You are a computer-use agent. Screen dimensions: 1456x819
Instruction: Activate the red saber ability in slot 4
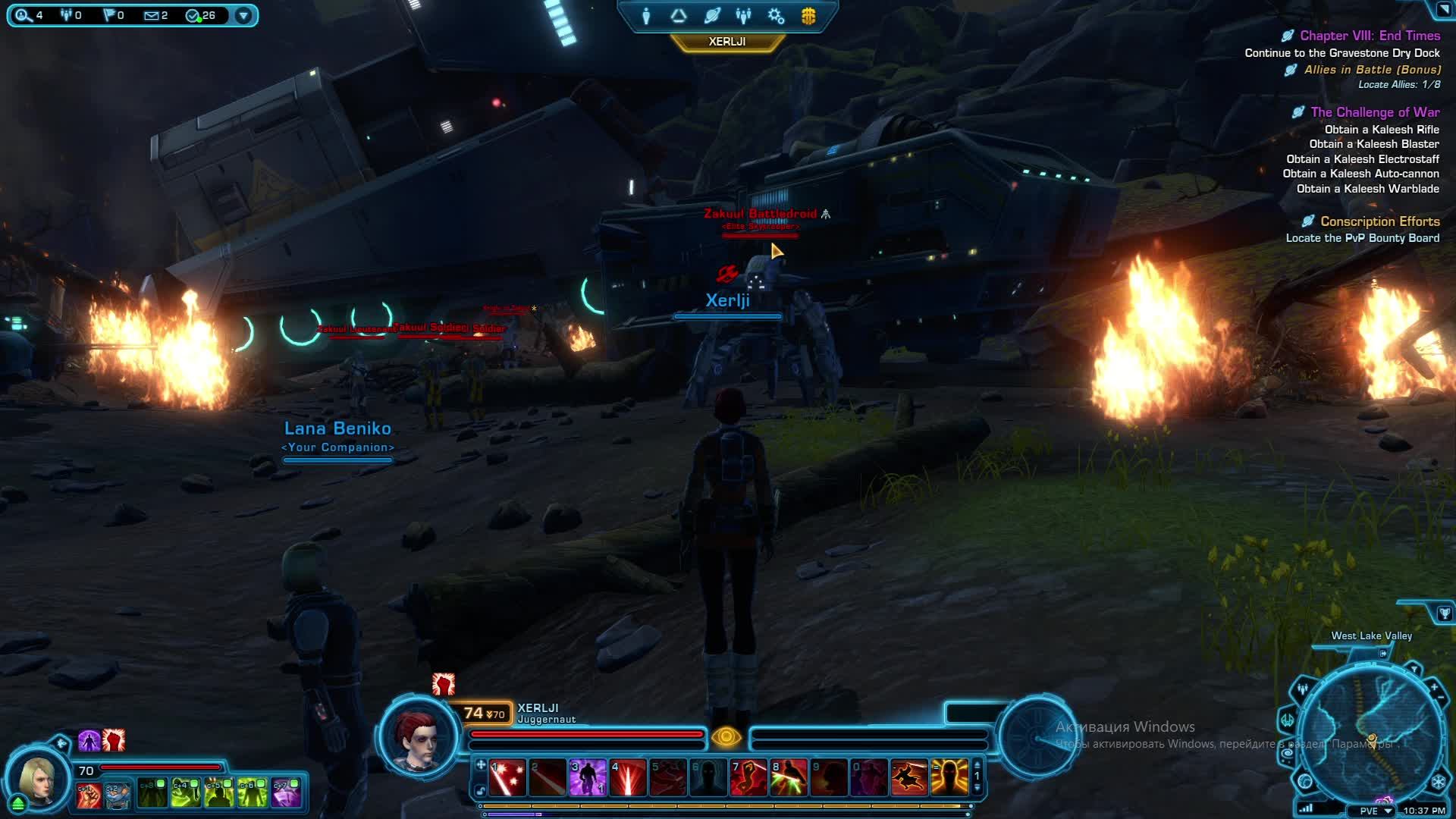pos(628,777)
